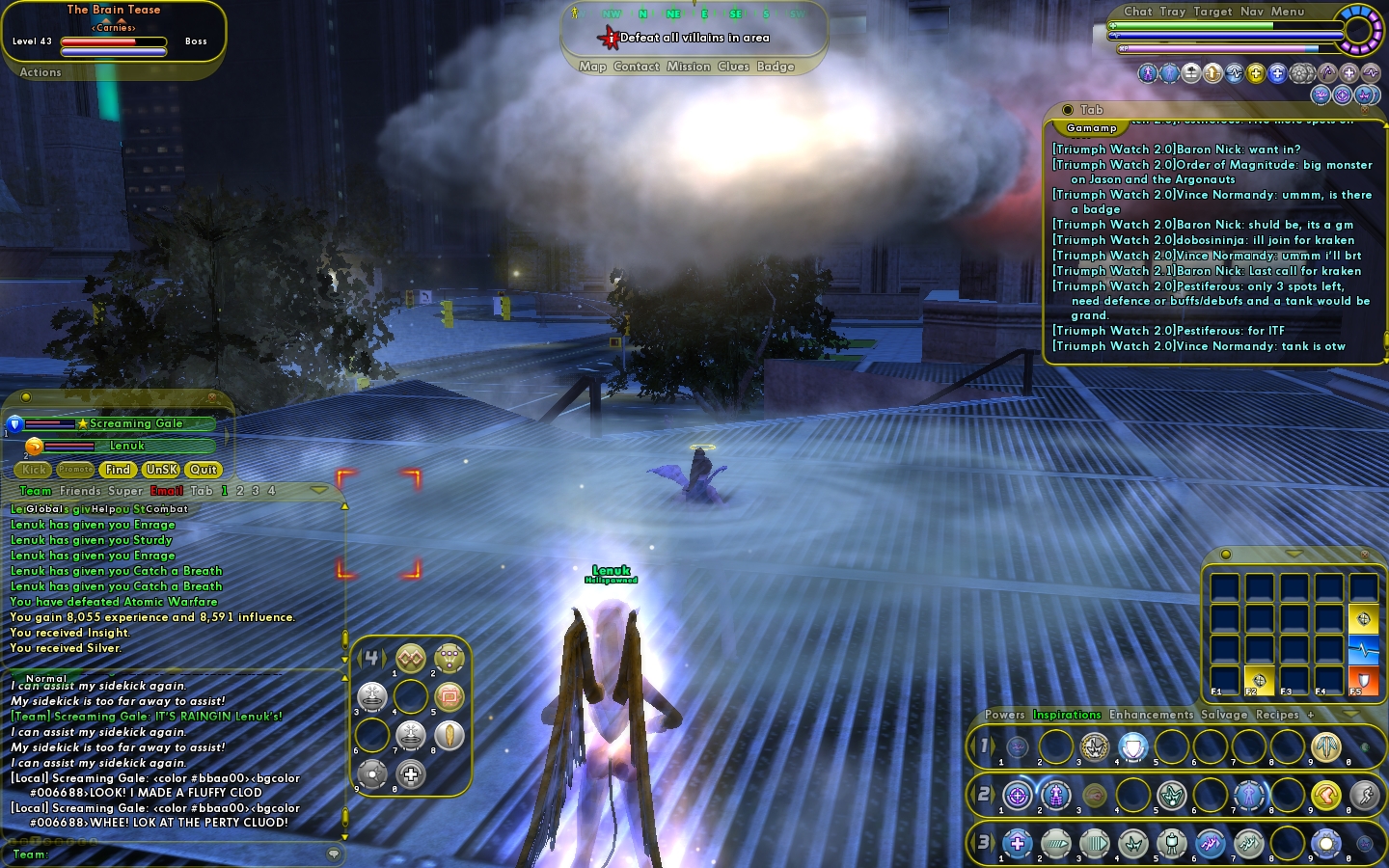Open the Contact list
1389x868 pixels.
(x=637, y=67)
